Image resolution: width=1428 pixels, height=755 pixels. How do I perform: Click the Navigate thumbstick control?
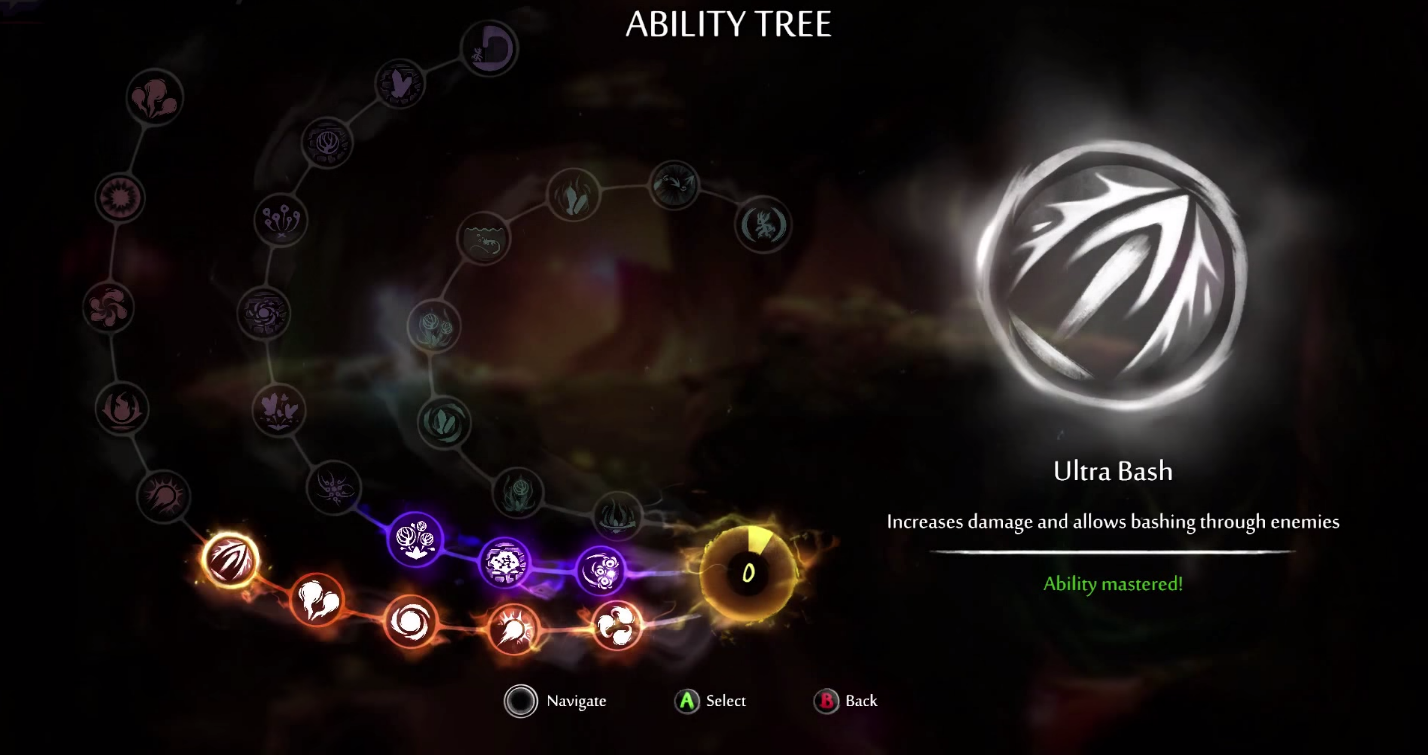click(x=521, y=702)
